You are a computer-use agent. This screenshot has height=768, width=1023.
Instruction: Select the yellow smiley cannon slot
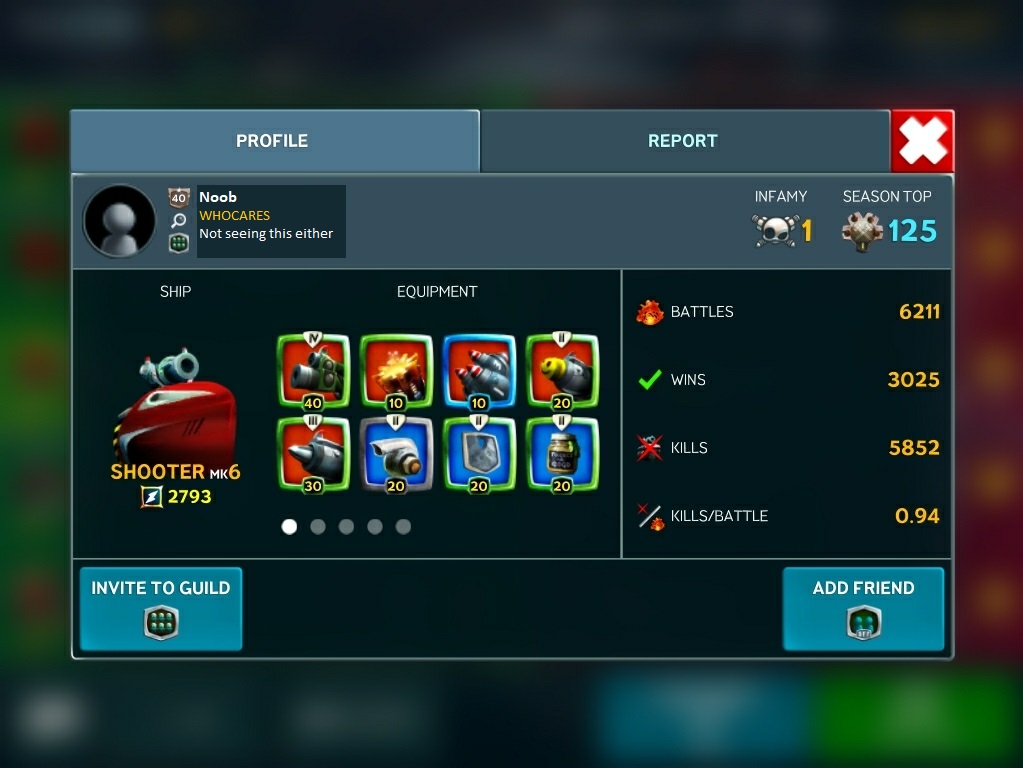(x=562, y=372)
